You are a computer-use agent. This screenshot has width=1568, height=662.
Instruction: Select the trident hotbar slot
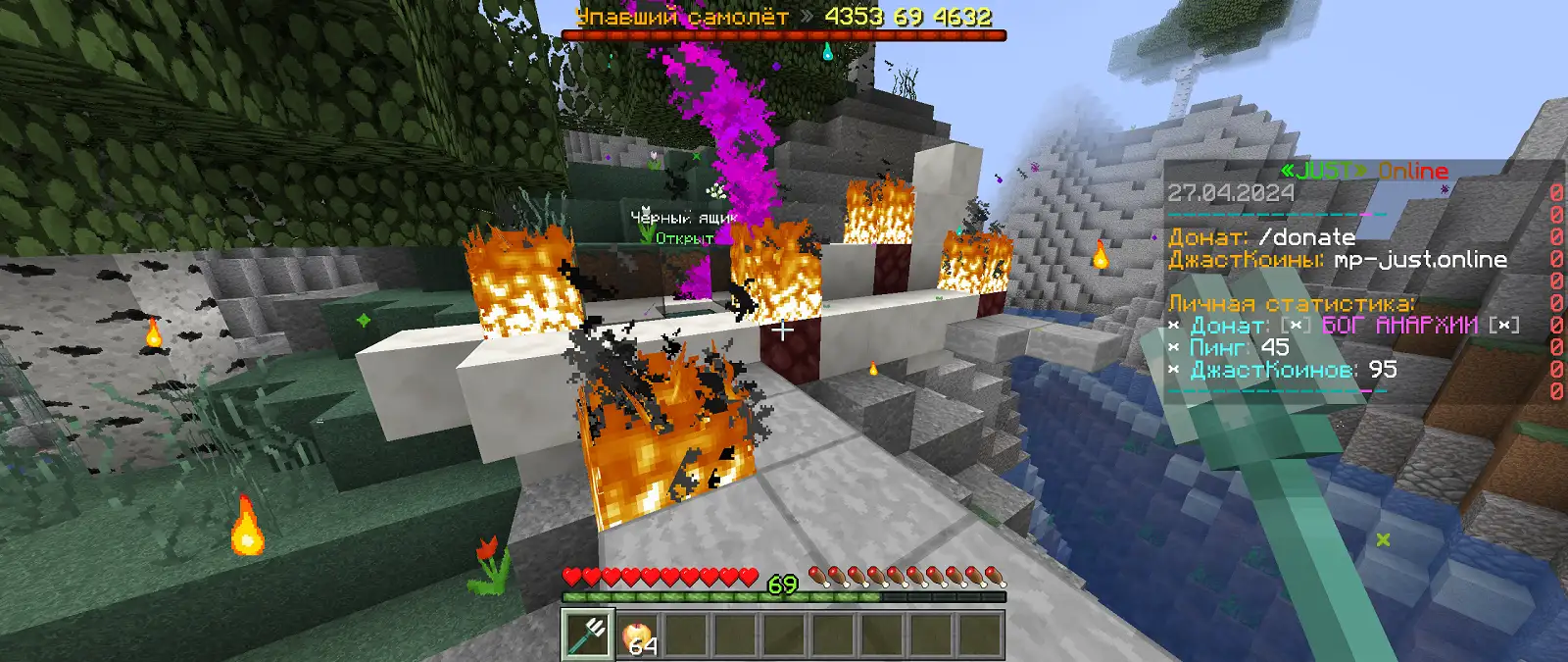pos(588,635)
